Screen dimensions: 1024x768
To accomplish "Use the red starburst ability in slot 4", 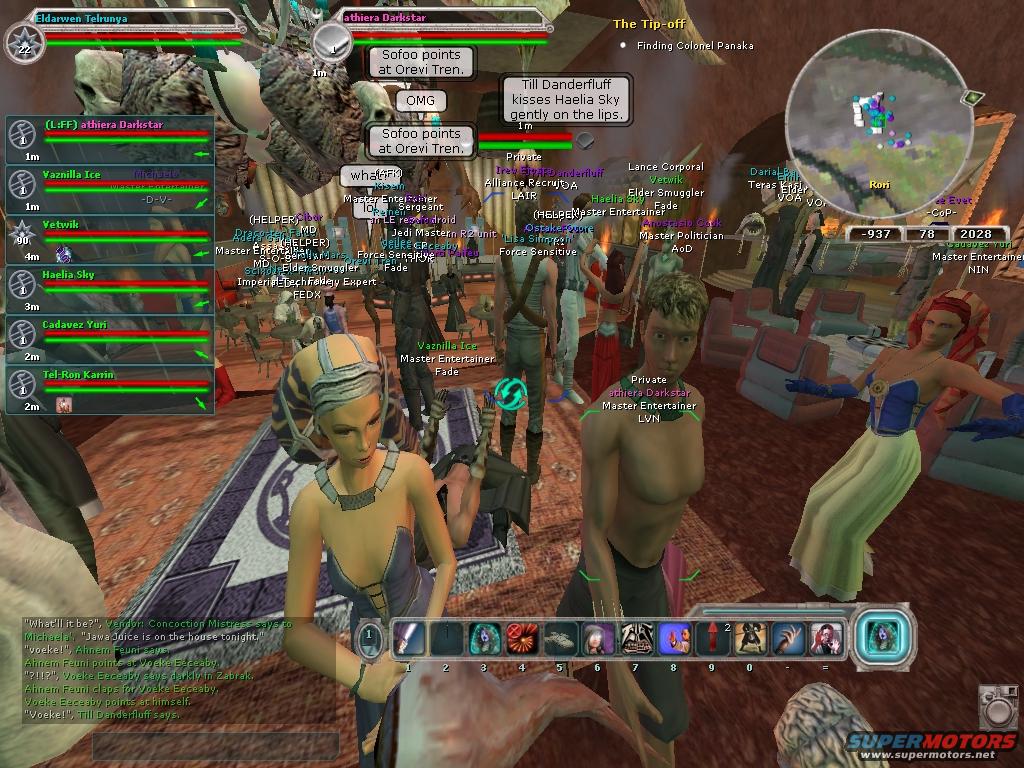I will [521, 638].
